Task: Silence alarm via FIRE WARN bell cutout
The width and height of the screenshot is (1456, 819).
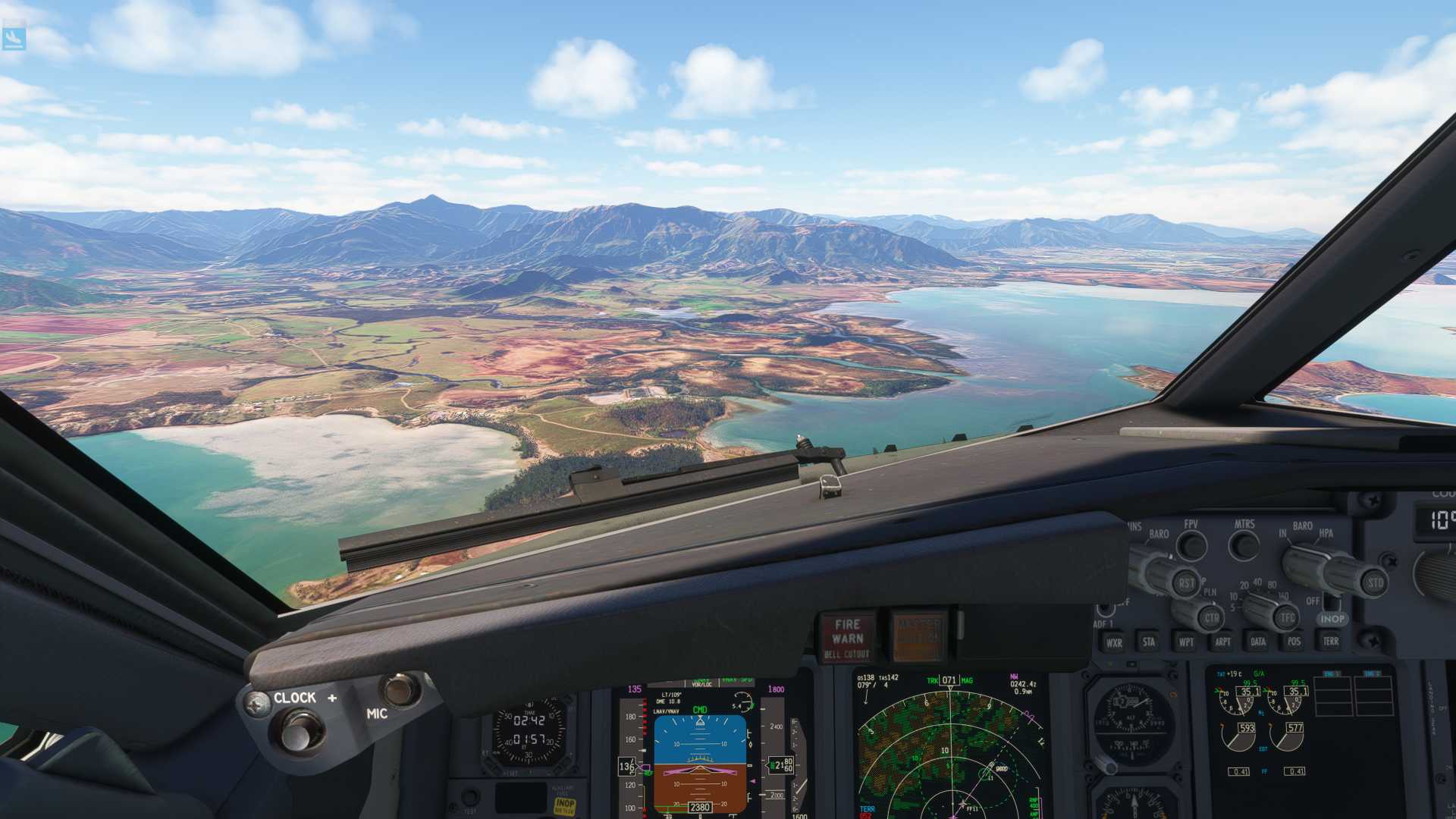Action: coord(847,637)
